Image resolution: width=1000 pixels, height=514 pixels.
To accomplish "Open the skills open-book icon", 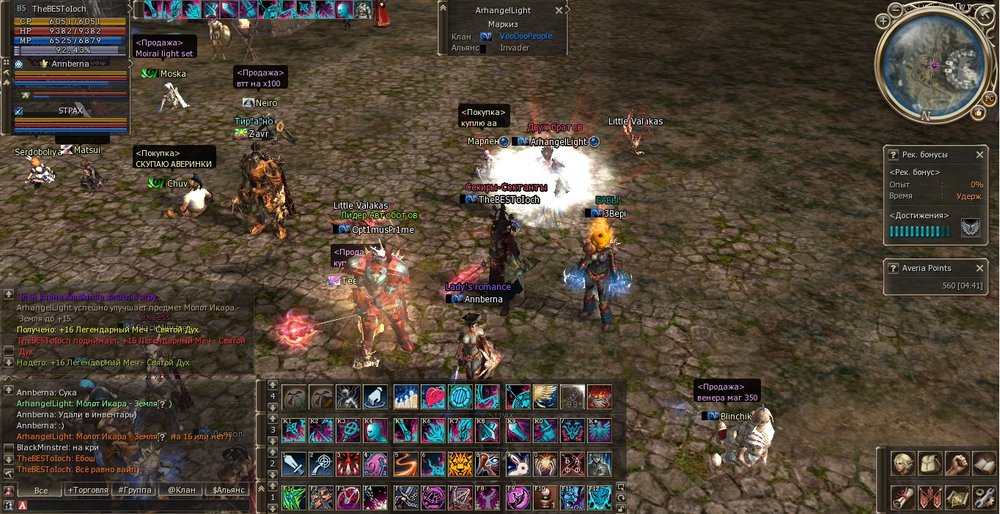I will [985, 464].
